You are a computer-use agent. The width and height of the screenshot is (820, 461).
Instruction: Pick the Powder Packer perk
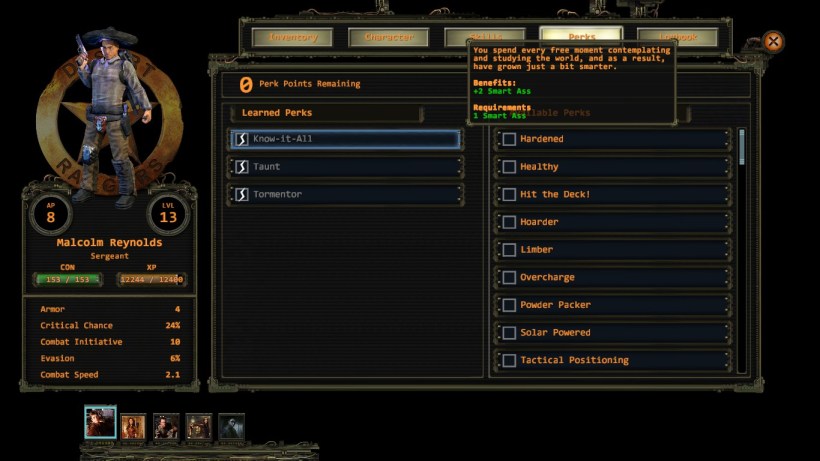(509, 305)
